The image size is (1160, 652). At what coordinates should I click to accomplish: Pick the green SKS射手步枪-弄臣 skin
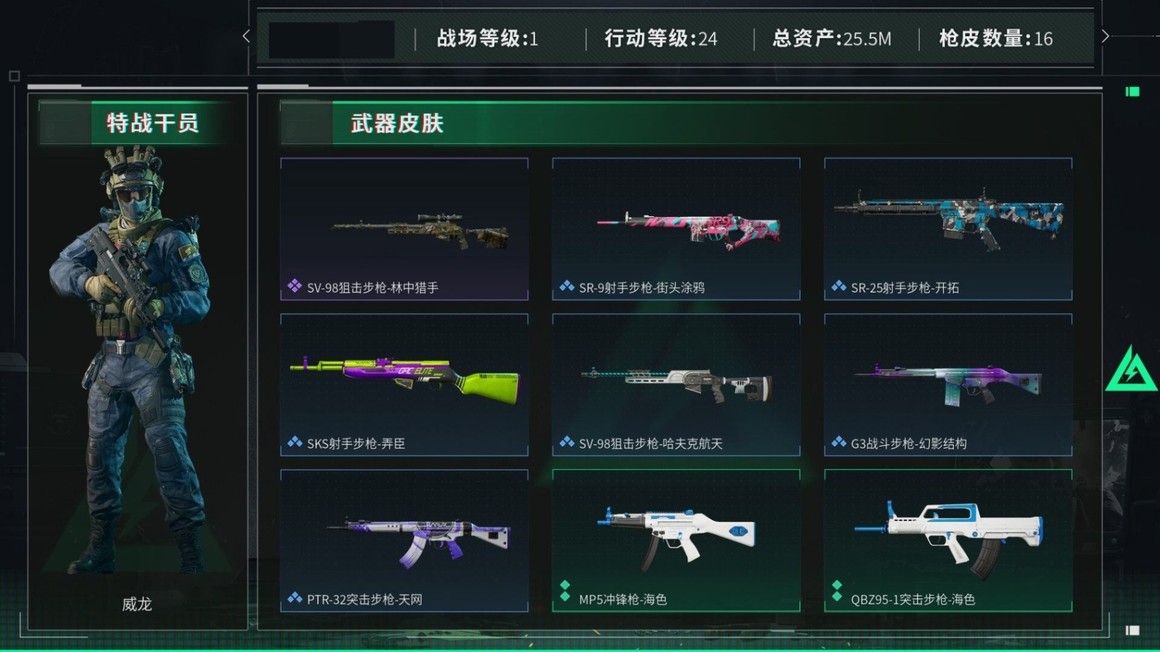pyautogui.click(x=404, y=385)
